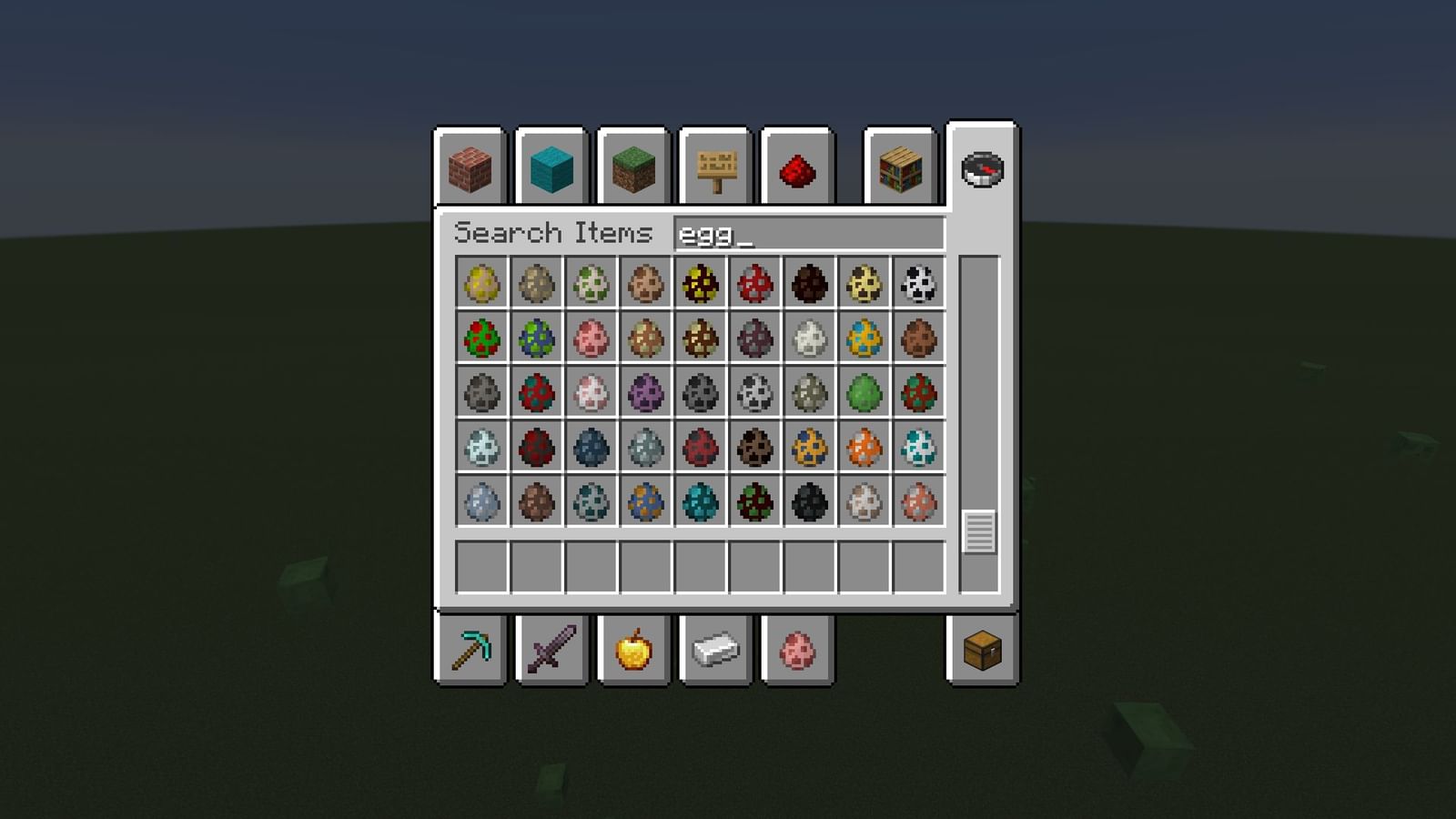Select the spawn egg in the bottom hotbar
Screen dimensions: 1456x819
pyautogui.click(x=796, y=649)
